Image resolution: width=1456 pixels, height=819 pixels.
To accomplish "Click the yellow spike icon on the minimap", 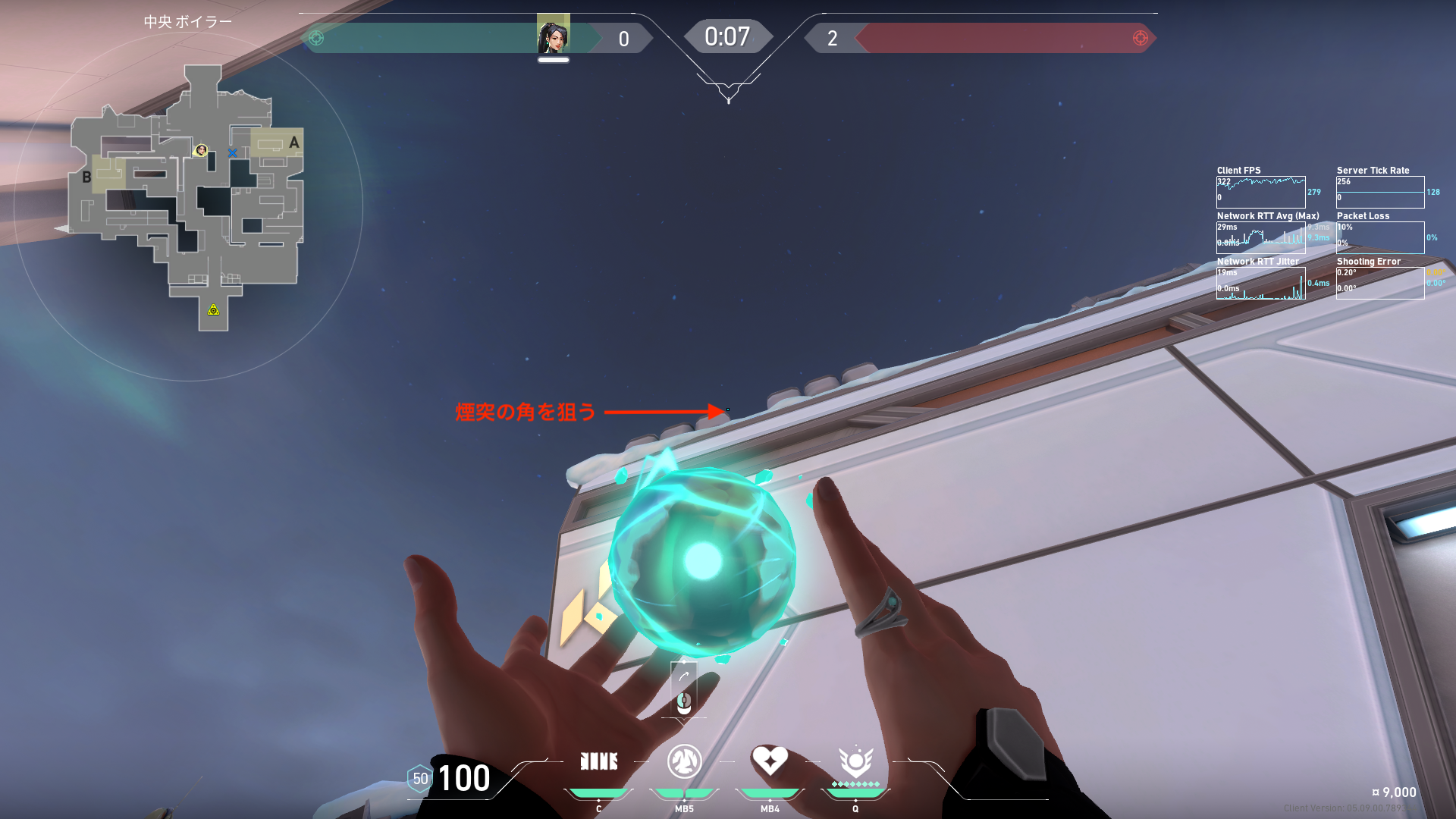I will (214, 309).
